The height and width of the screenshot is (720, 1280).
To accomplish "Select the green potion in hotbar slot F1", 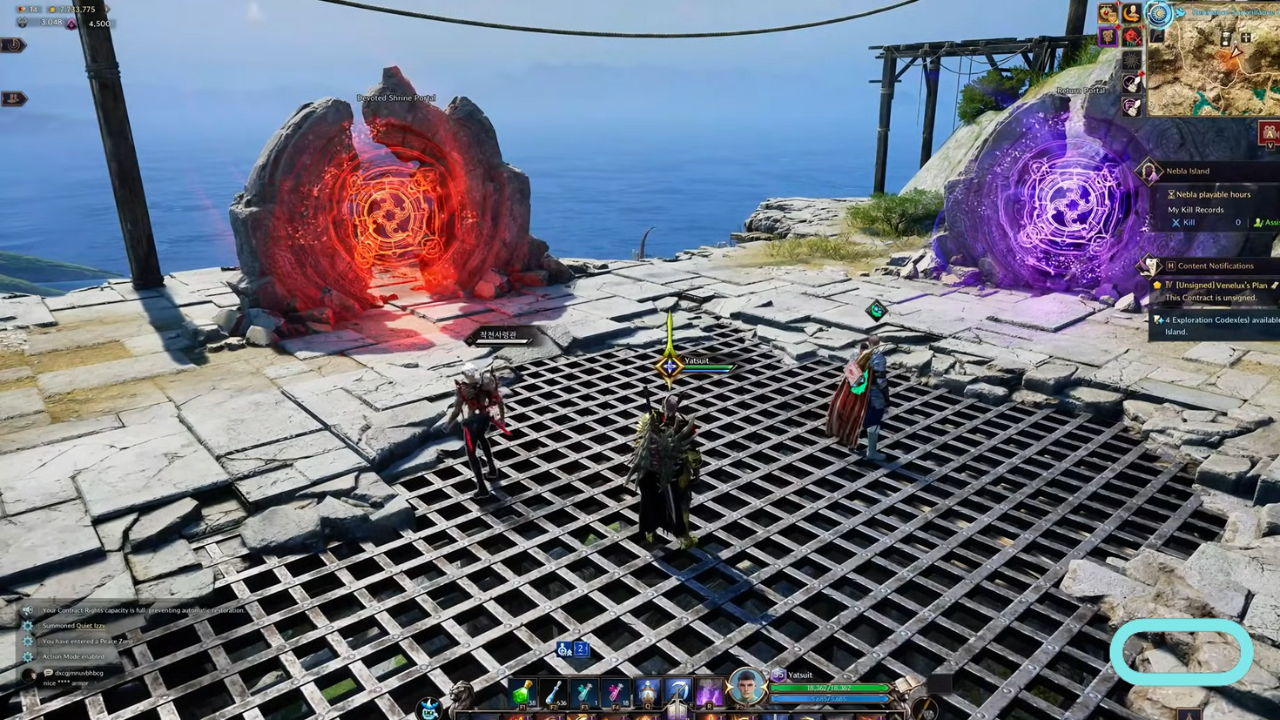I will [522, 692].
